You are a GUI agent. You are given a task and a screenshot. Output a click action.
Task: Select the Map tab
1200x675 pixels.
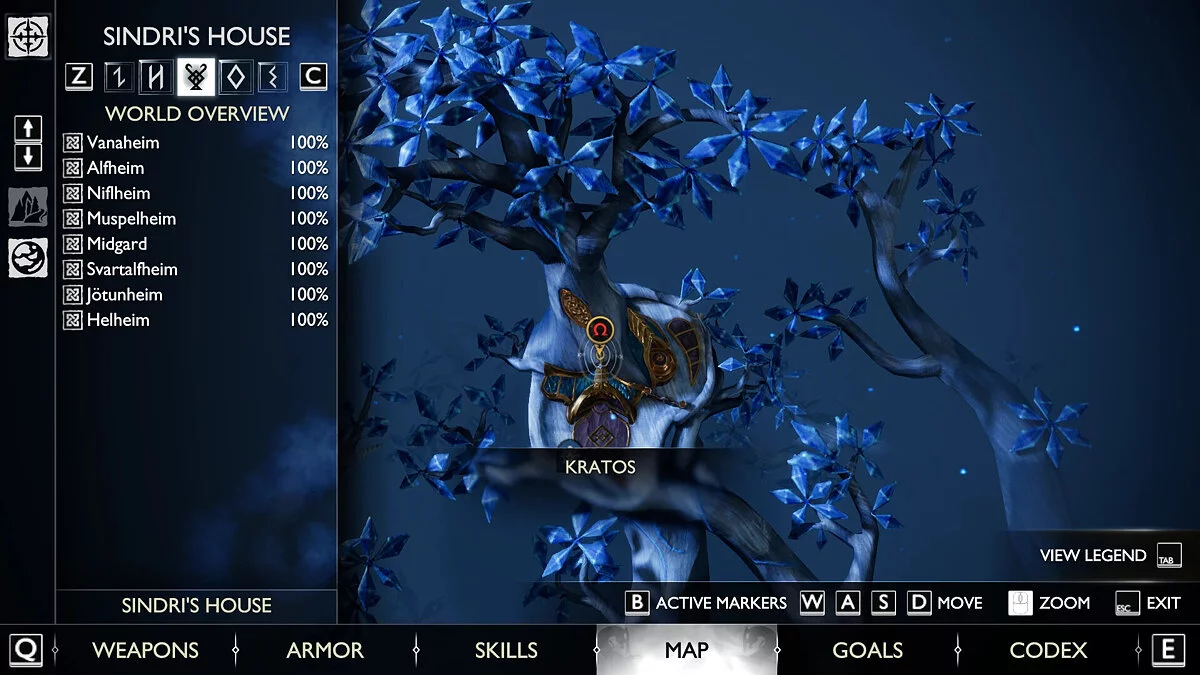tap(687, 650)
